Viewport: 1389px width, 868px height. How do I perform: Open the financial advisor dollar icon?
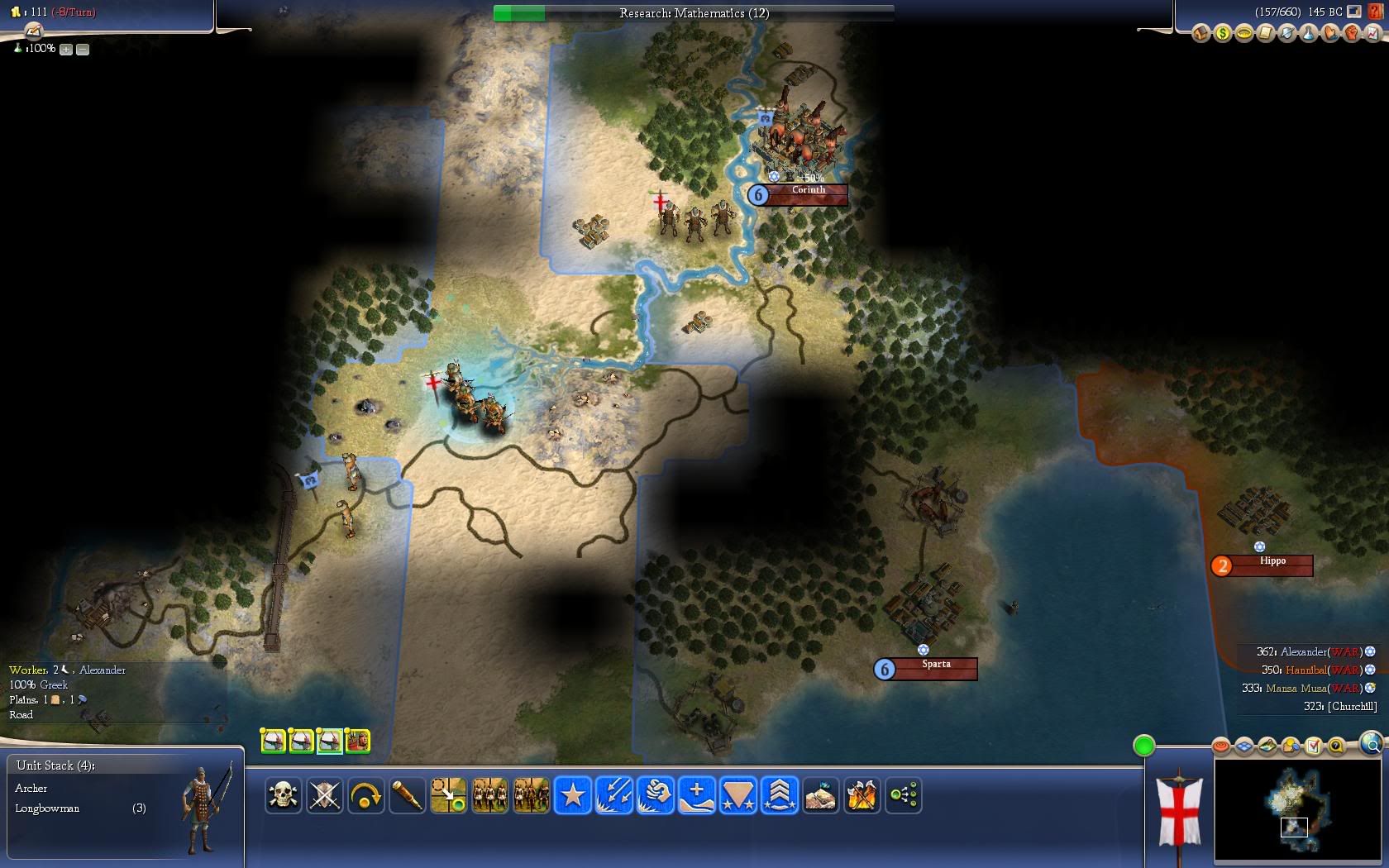pos(1222,34)
